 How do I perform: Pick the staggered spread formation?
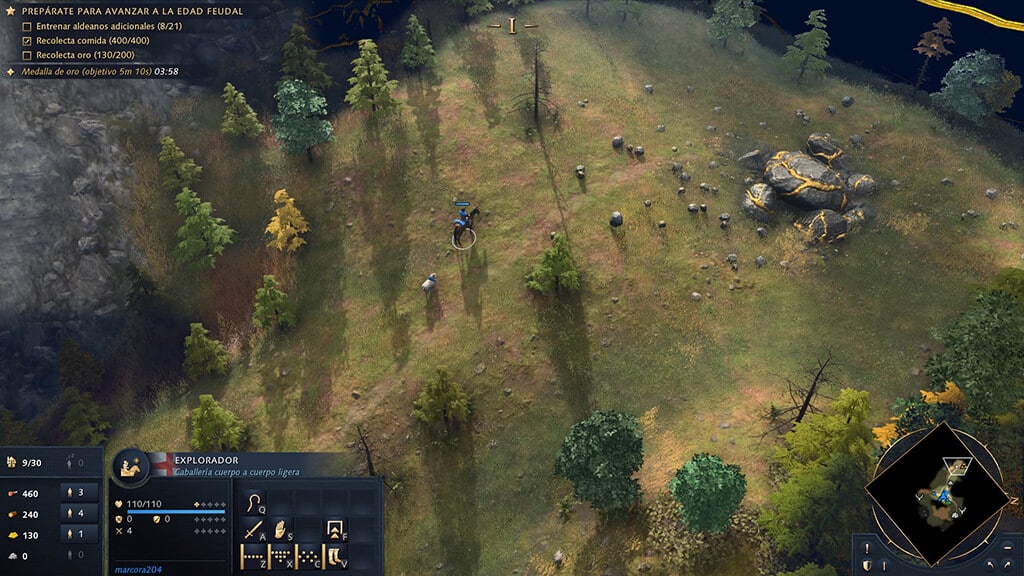point(309,556)
